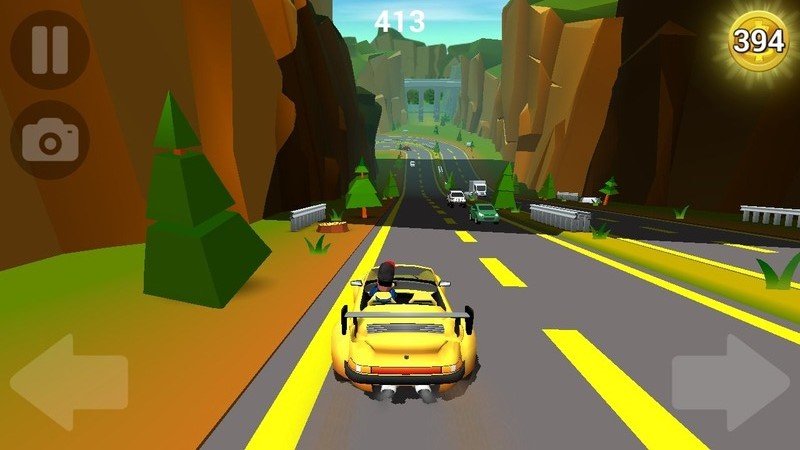Steer right with the right arrow

(731, 382)
